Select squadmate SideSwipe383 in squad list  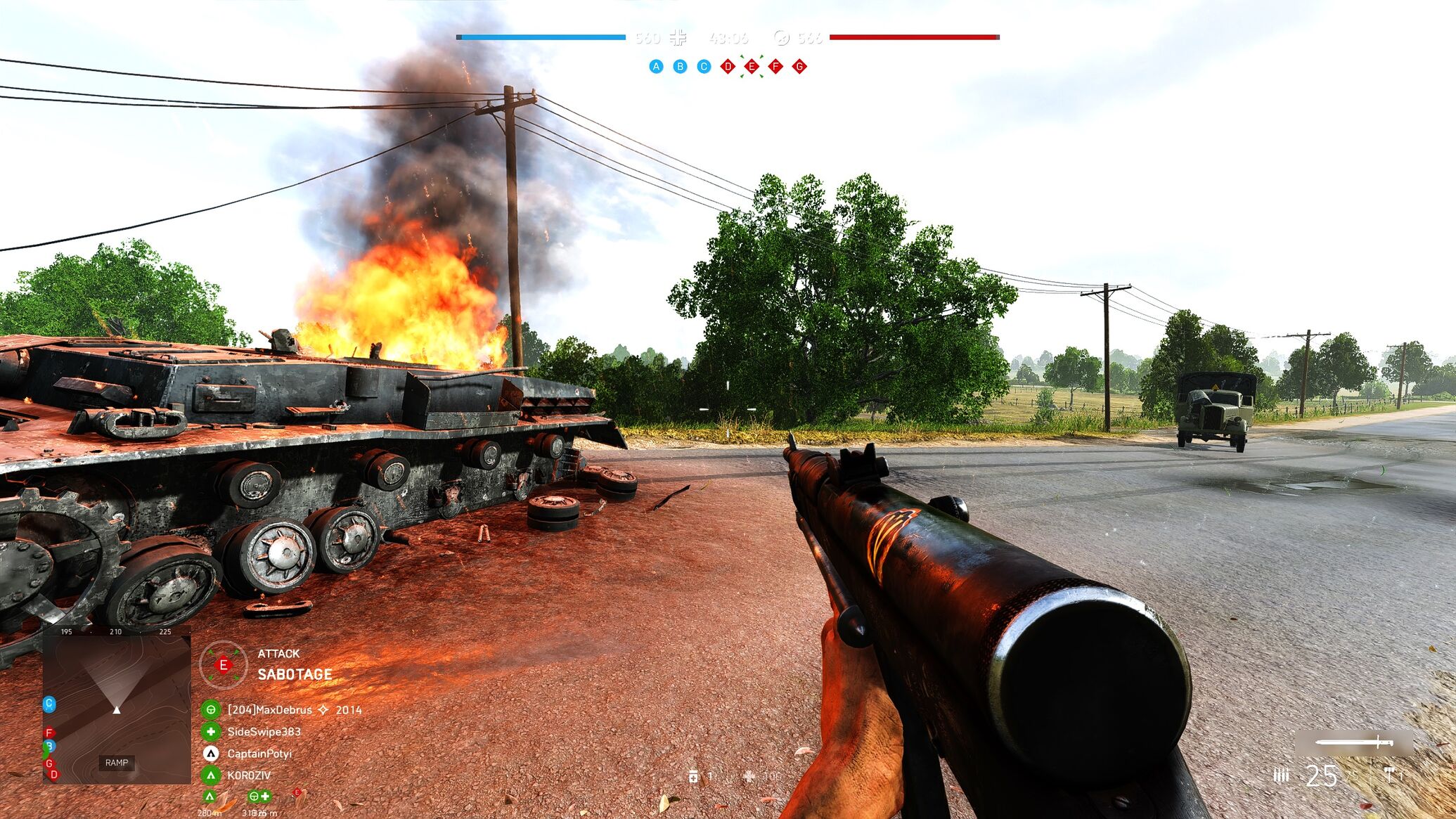click(x=264, y=732)
